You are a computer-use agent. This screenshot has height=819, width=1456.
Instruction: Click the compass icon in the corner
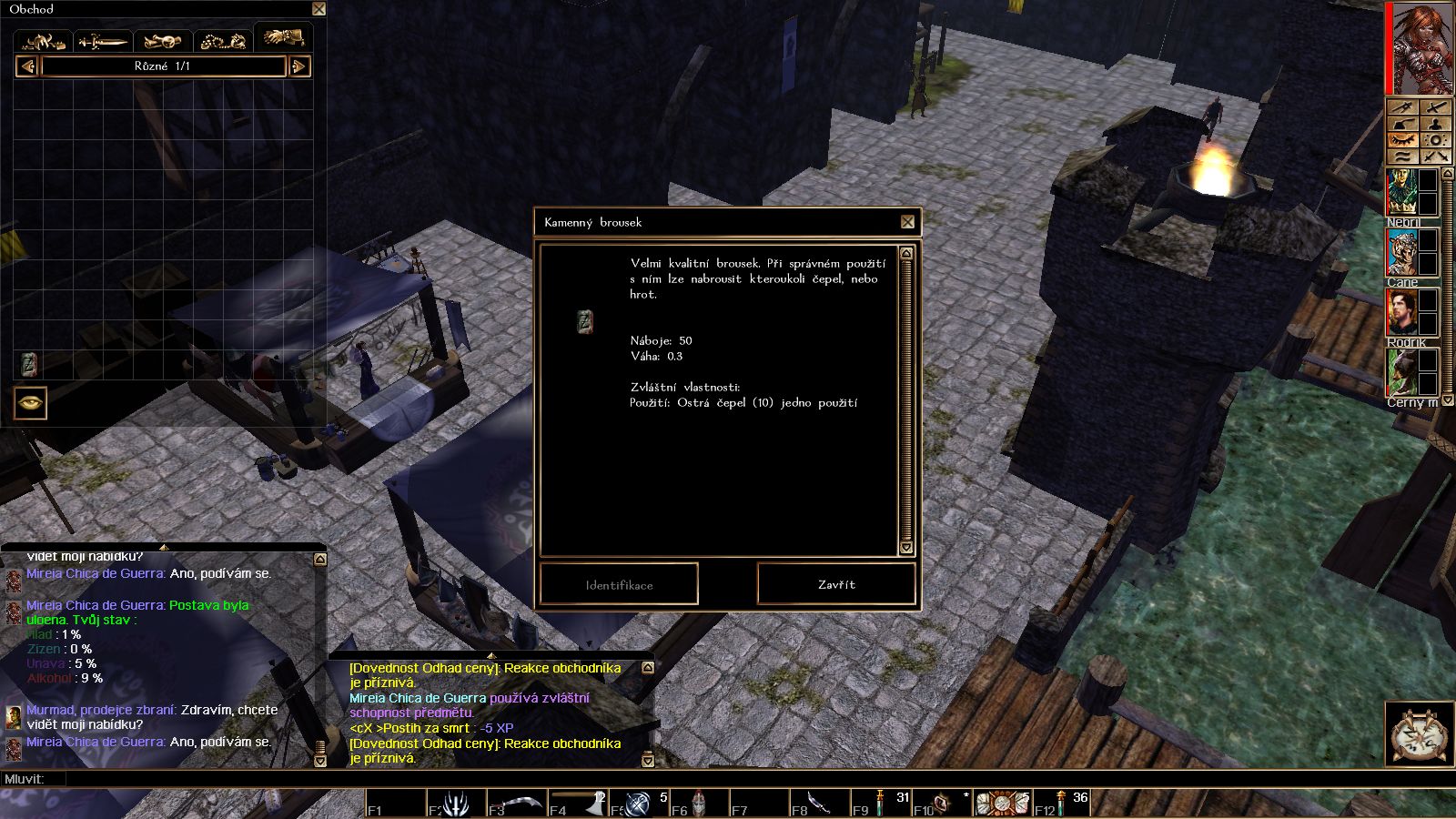click(x=1419, y=733)
